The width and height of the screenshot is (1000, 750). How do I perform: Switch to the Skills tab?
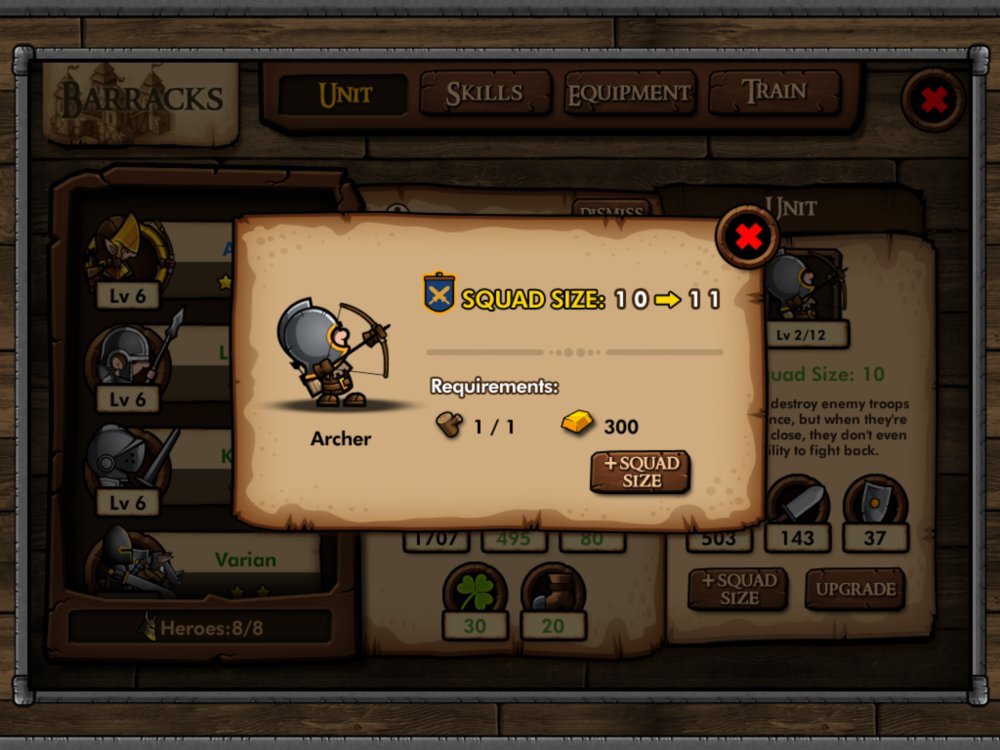[485, 94]
